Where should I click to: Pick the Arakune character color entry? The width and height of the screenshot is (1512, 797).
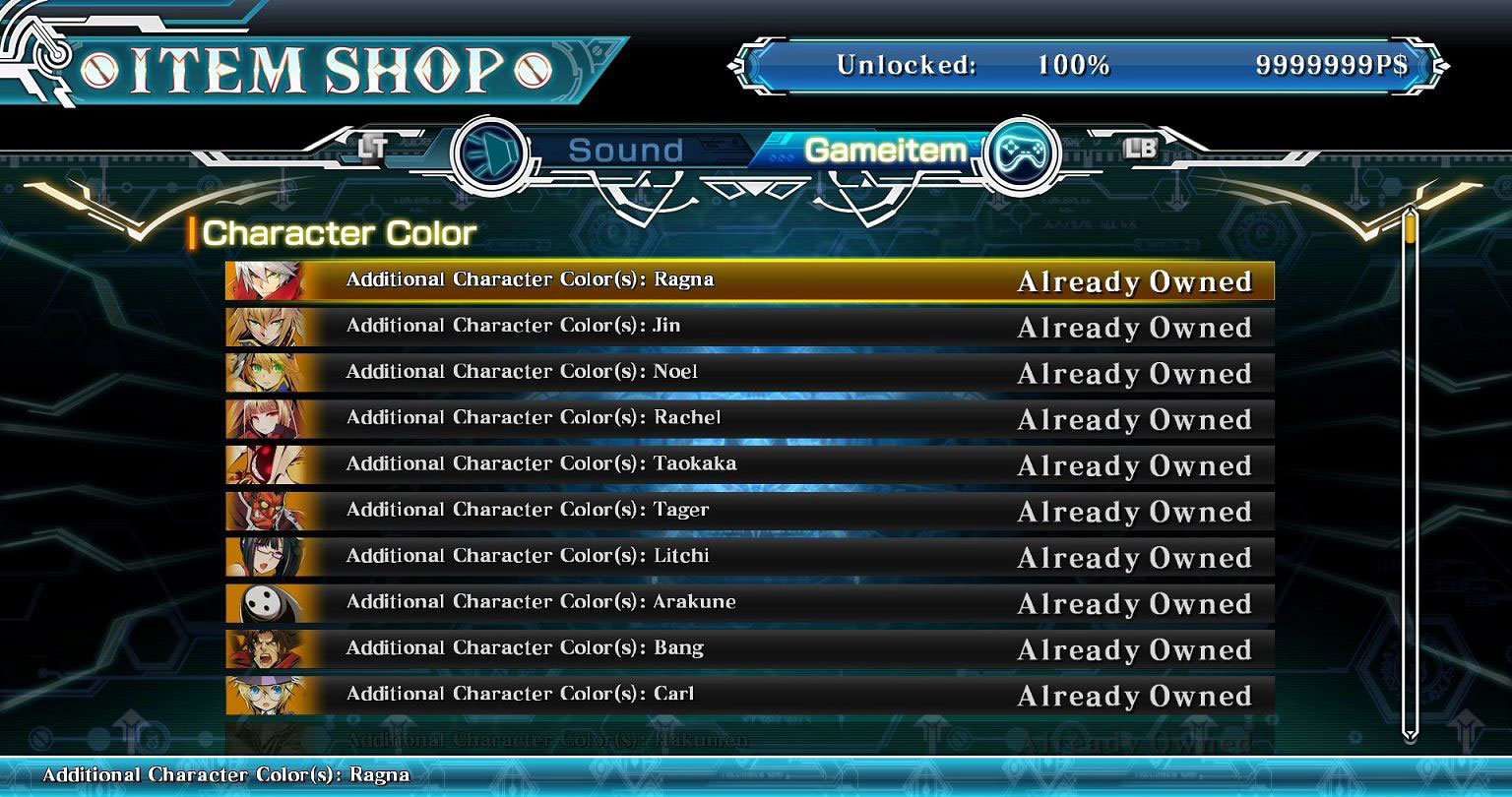pyautogui.click(x=748, y=603)
